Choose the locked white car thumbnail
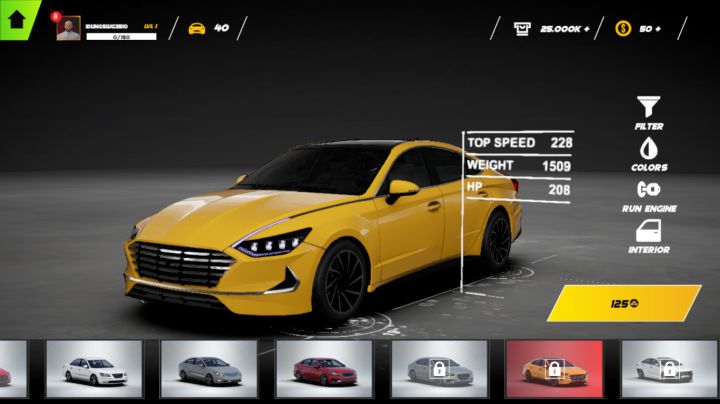 tap(669, 370)
